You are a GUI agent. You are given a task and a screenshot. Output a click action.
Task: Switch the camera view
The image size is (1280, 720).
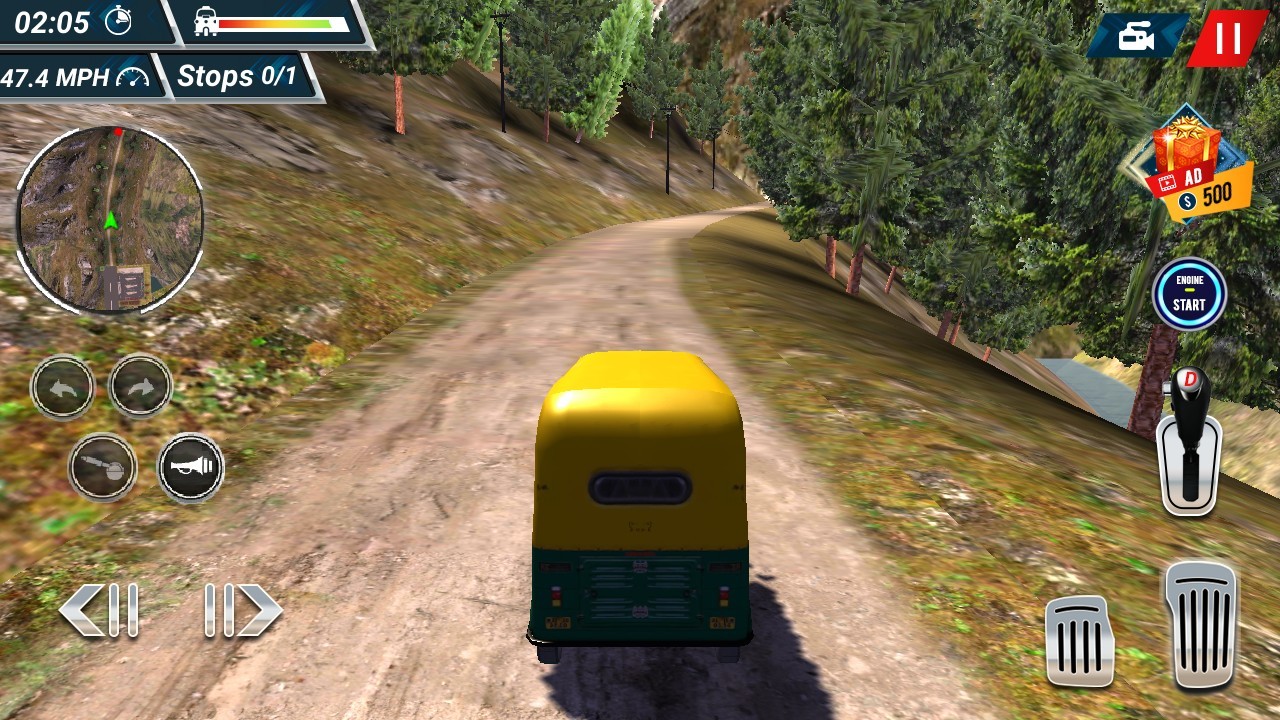pos(1136,38)
